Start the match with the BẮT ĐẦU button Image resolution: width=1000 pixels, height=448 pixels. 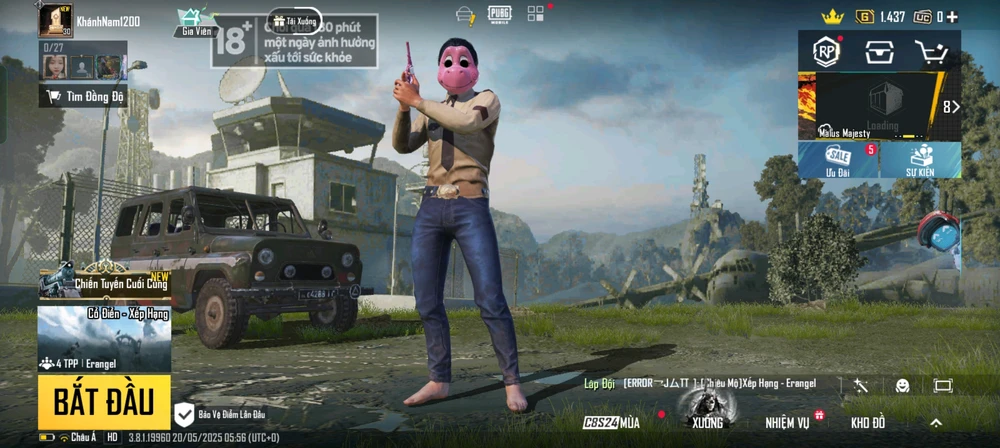click(104, 402)
